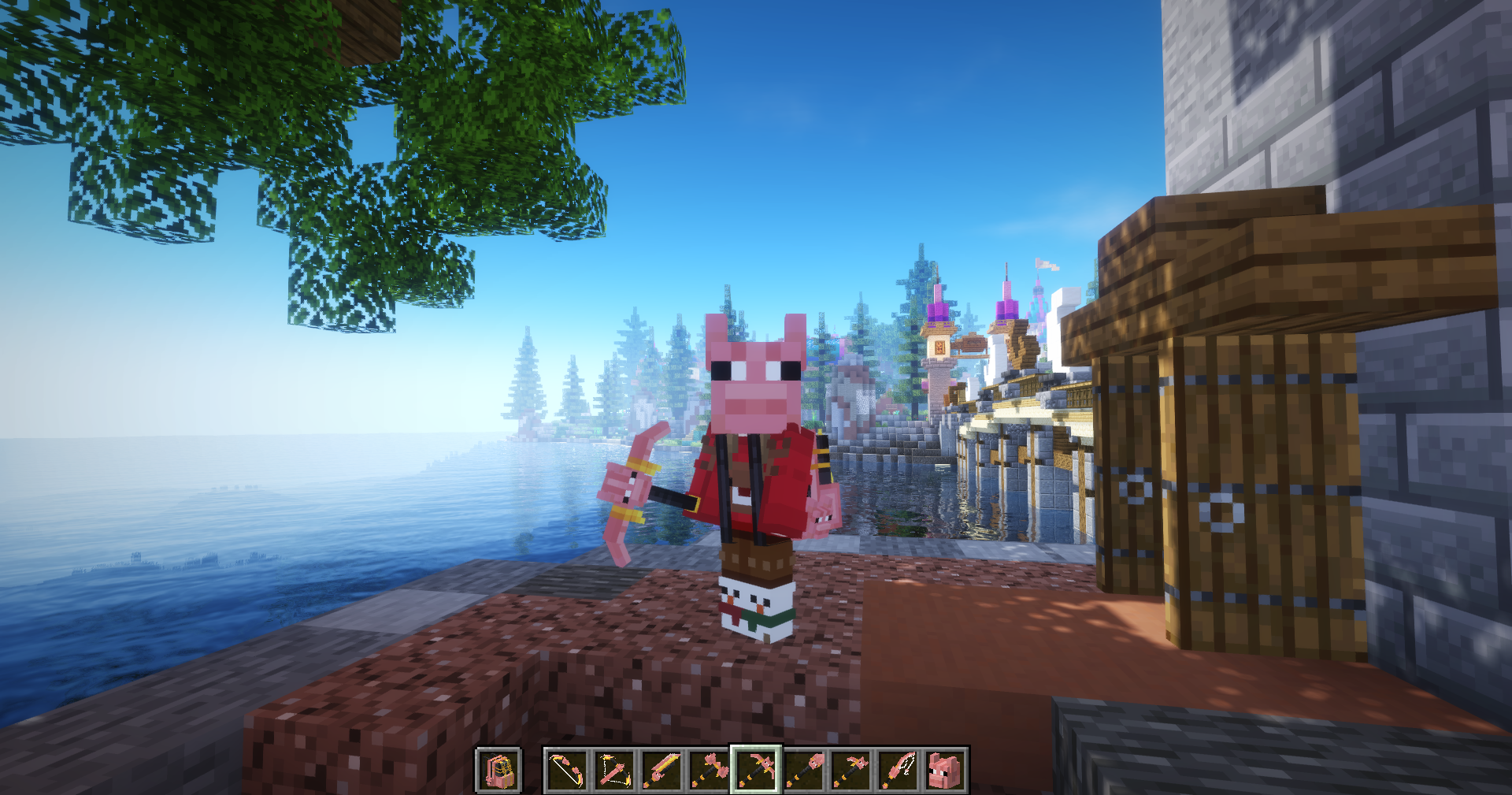Click the spruce tree across the water
Image resolution: width=1512 pixels, height=795 pixels.
point(524,378)
